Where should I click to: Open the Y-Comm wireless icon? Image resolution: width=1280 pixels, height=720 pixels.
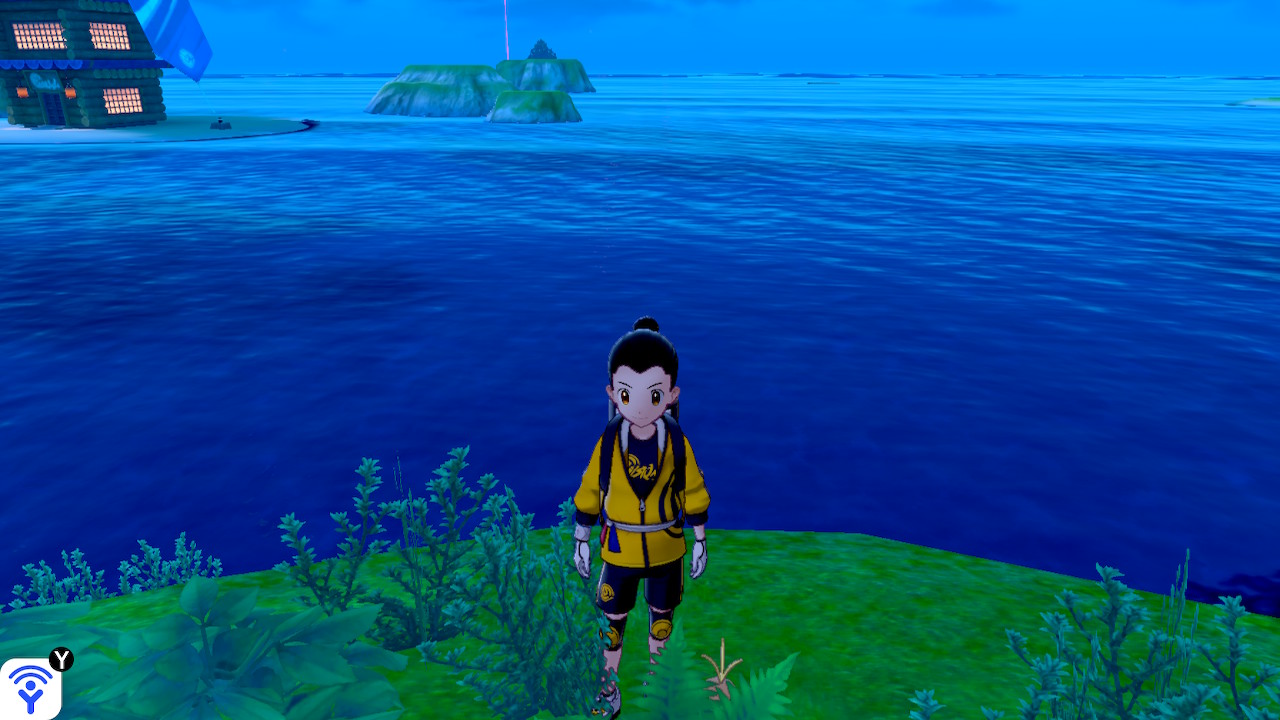[x=31, y=687]
